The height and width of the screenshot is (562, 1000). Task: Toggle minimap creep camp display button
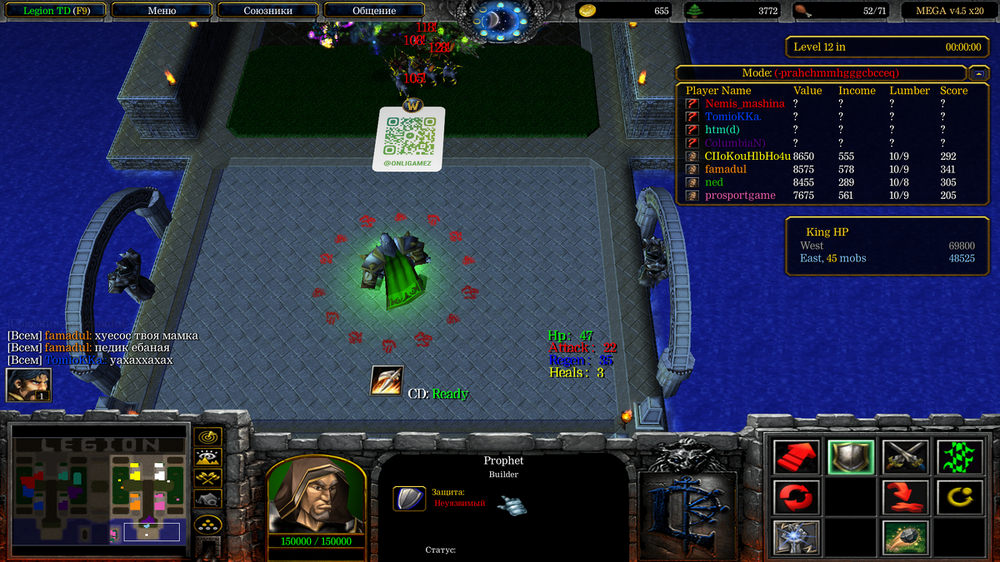click(208, 501)
